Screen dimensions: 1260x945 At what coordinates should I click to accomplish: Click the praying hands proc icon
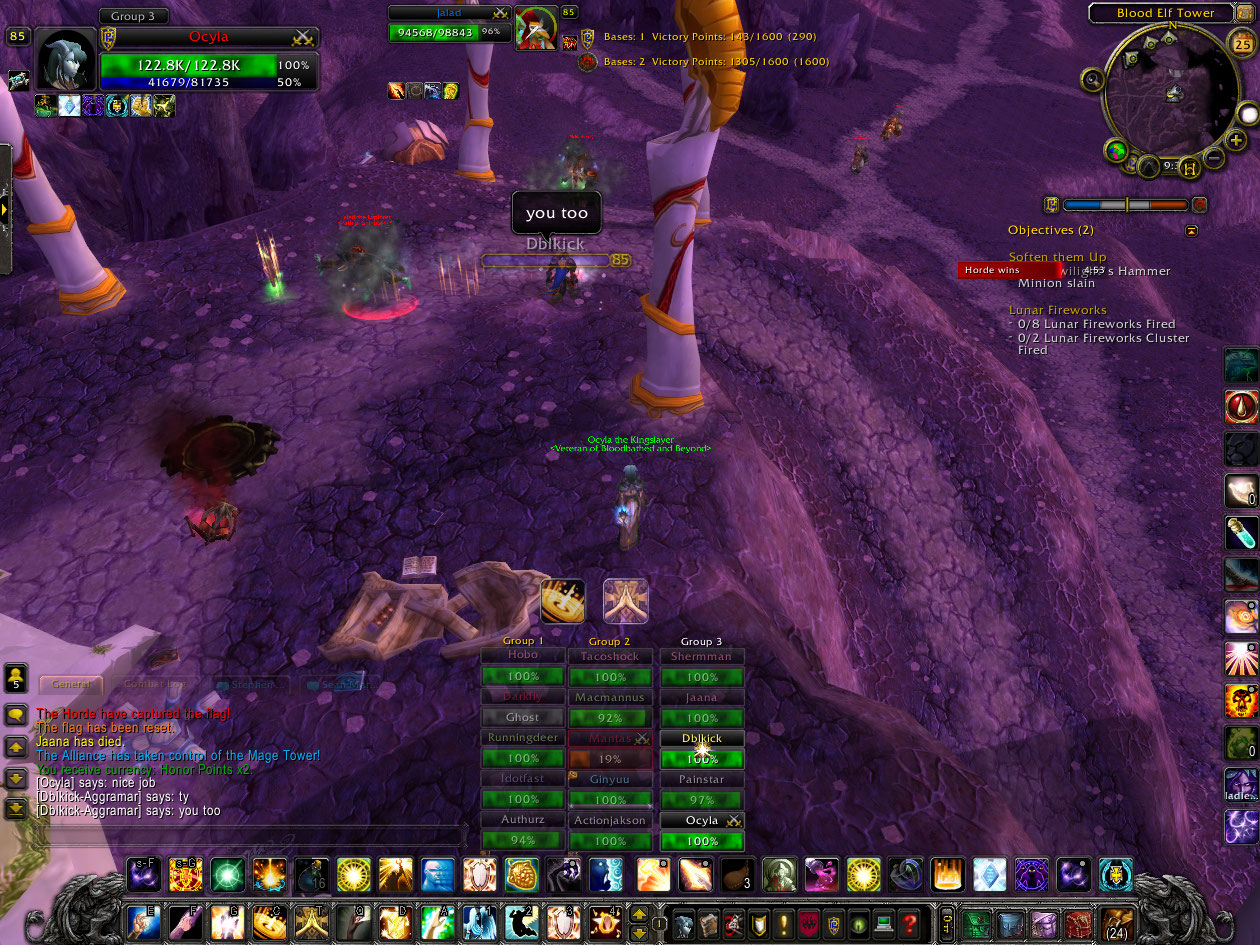coord(625,601)
